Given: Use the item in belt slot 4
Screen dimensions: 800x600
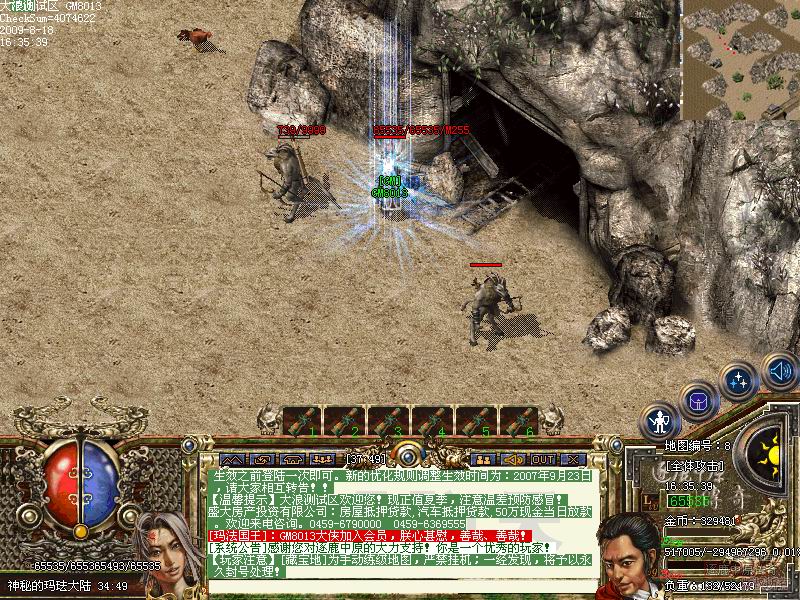Looking at the screenshot, I should 433,420.
